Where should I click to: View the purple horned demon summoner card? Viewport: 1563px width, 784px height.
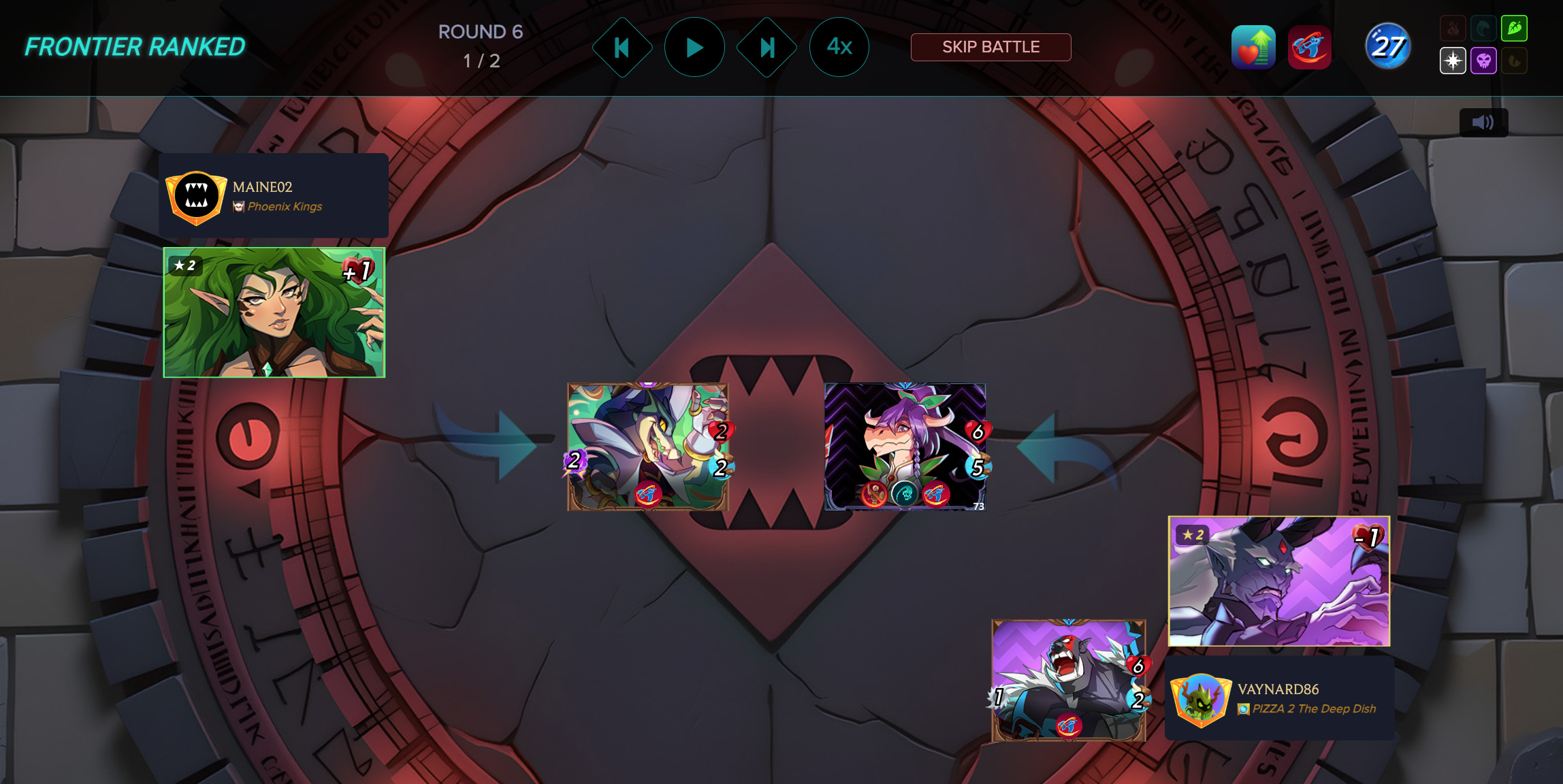(1279, 581)
